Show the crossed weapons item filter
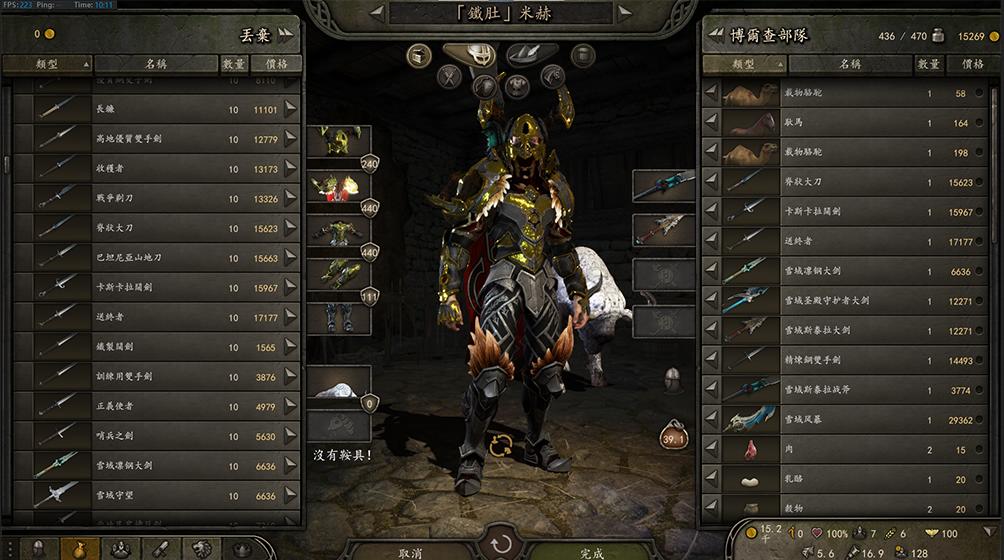The width and height of the screenshot is (1004, 560). [x=450, y=77]
